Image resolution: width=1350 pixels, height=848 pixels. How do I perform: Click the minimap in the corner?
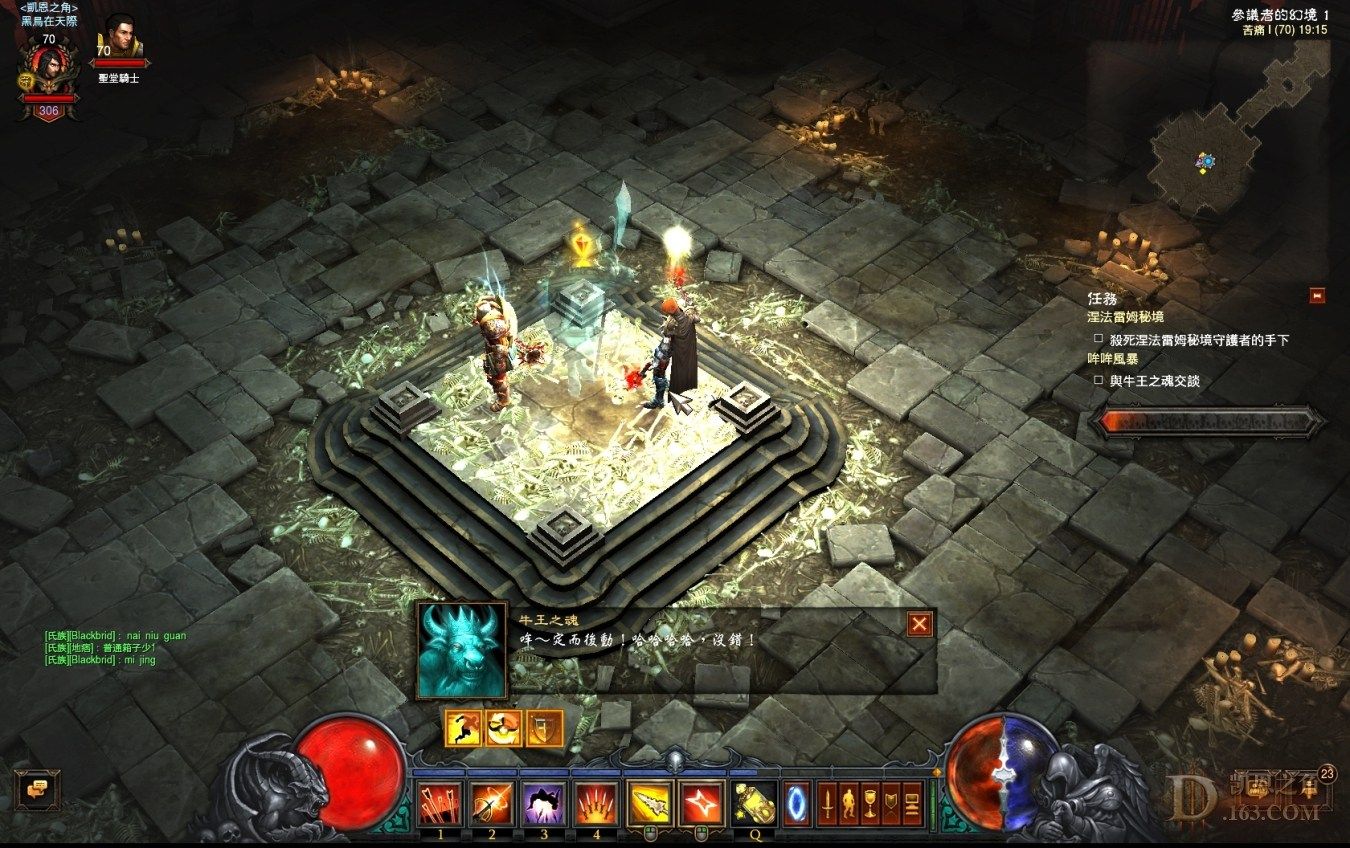(1208, 160)
